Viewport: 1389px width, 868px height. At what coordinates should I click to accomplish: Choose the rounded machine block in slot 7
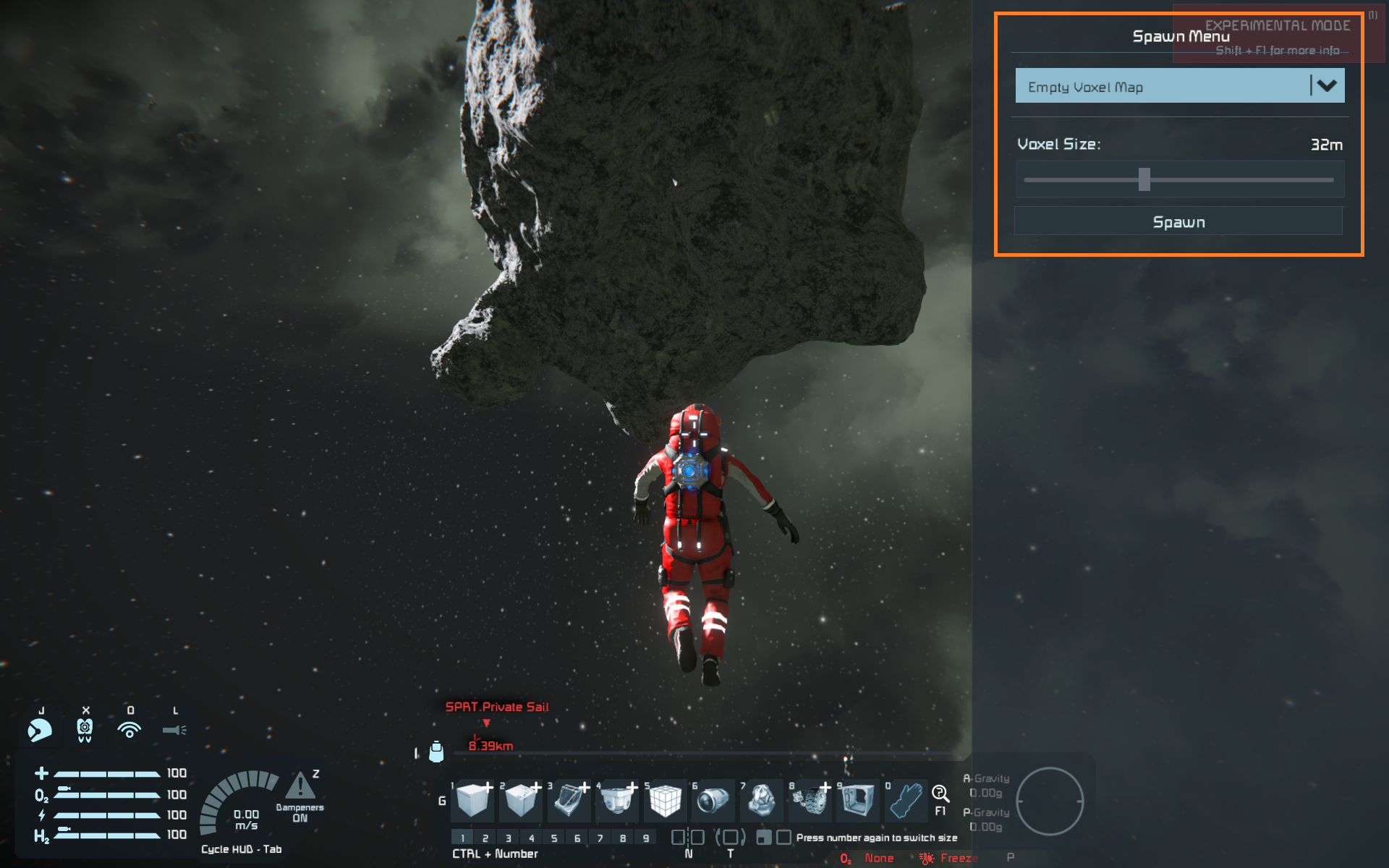(x=761, y=801)
